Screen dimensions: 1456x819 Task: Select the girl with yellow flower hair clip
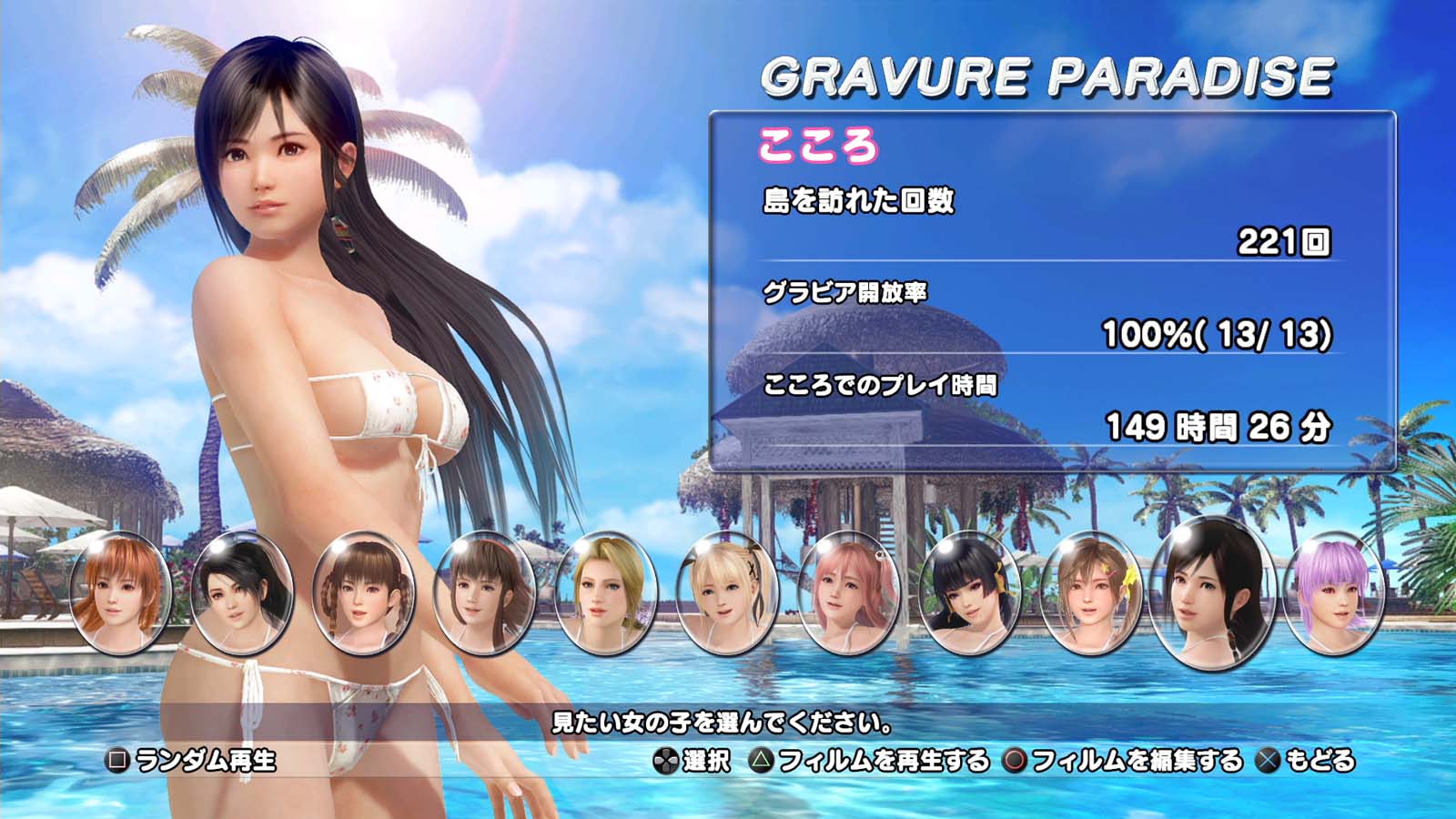1091,593
